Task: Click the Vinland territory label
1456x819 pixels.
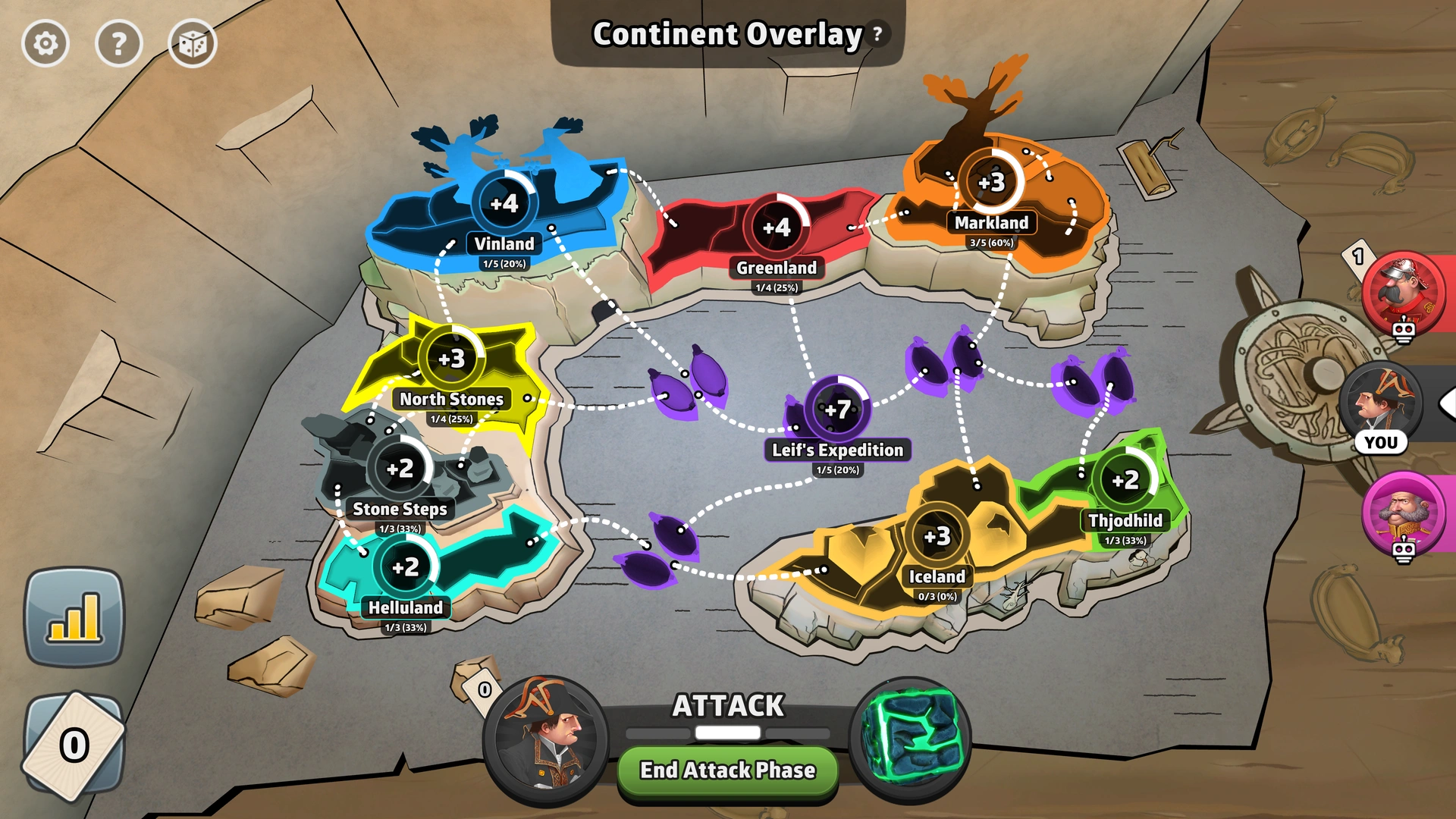Action: tap(504, 243)
